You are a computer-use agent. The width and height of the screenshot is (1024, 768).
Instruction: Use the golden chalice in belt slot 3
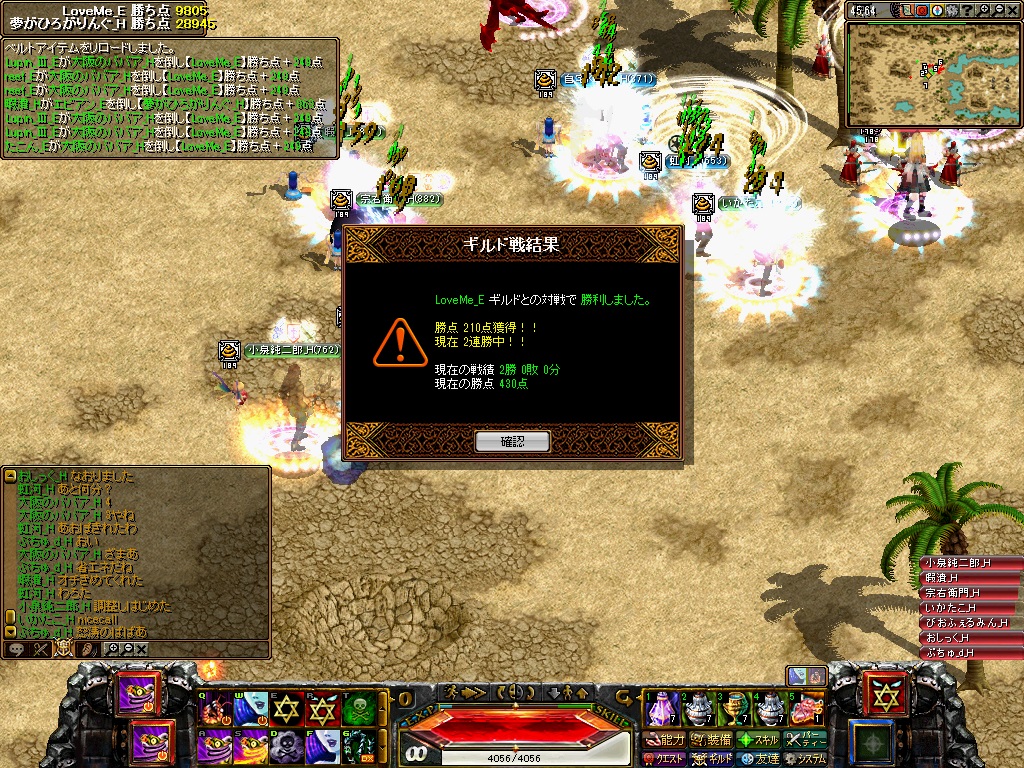click(x=734, y=708)
